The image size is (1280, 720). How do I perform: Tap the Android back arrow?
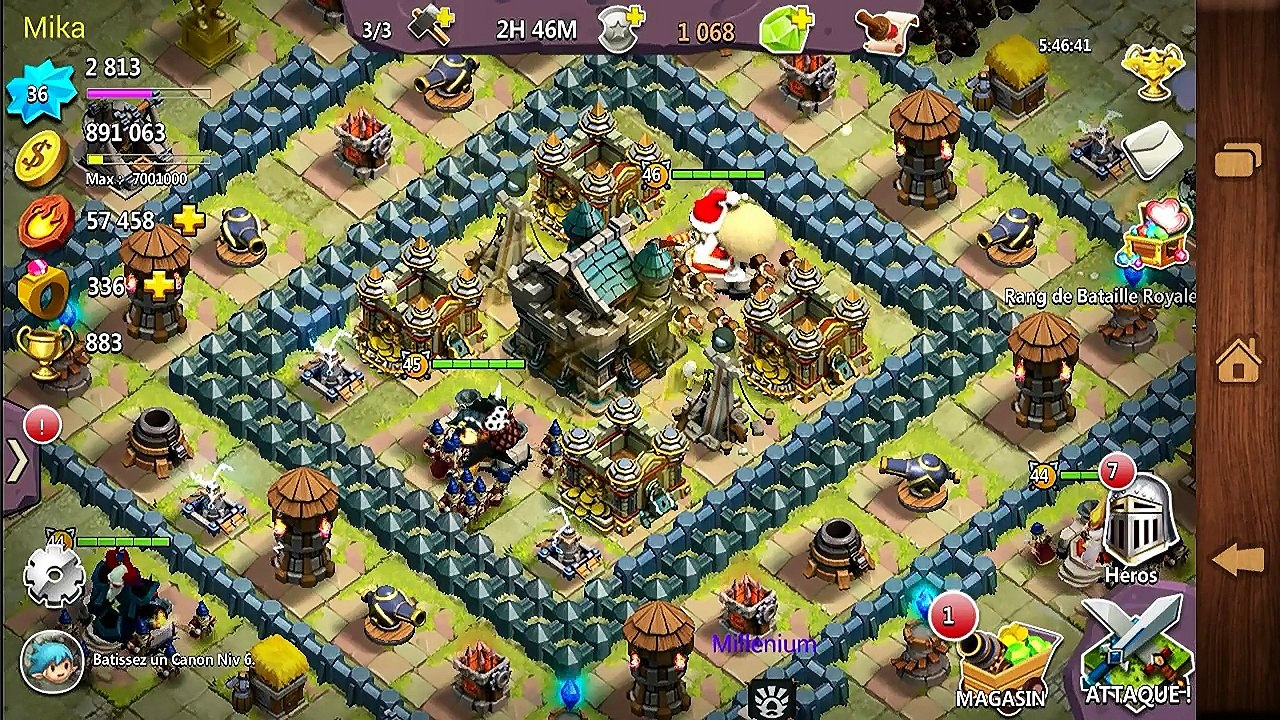pyautogui.click(x=1238, y=560)
